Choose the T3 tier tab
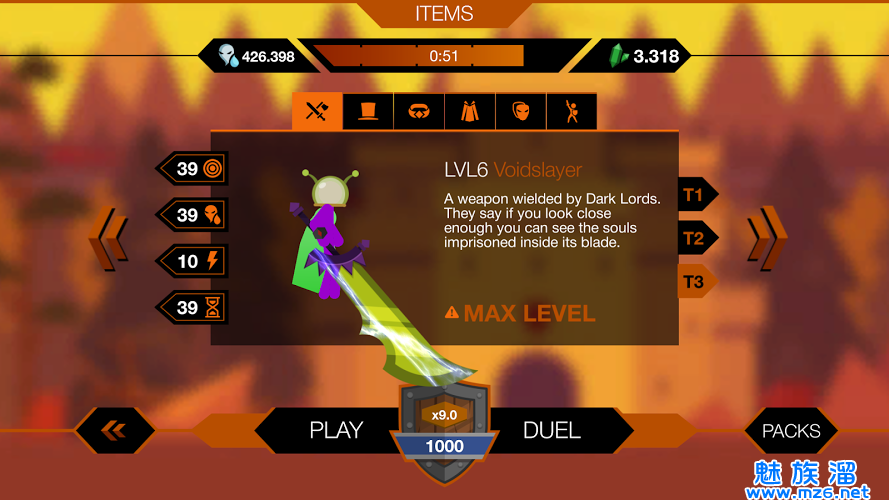The width and height of the screenshot is (889, 500). coord(695,282)
